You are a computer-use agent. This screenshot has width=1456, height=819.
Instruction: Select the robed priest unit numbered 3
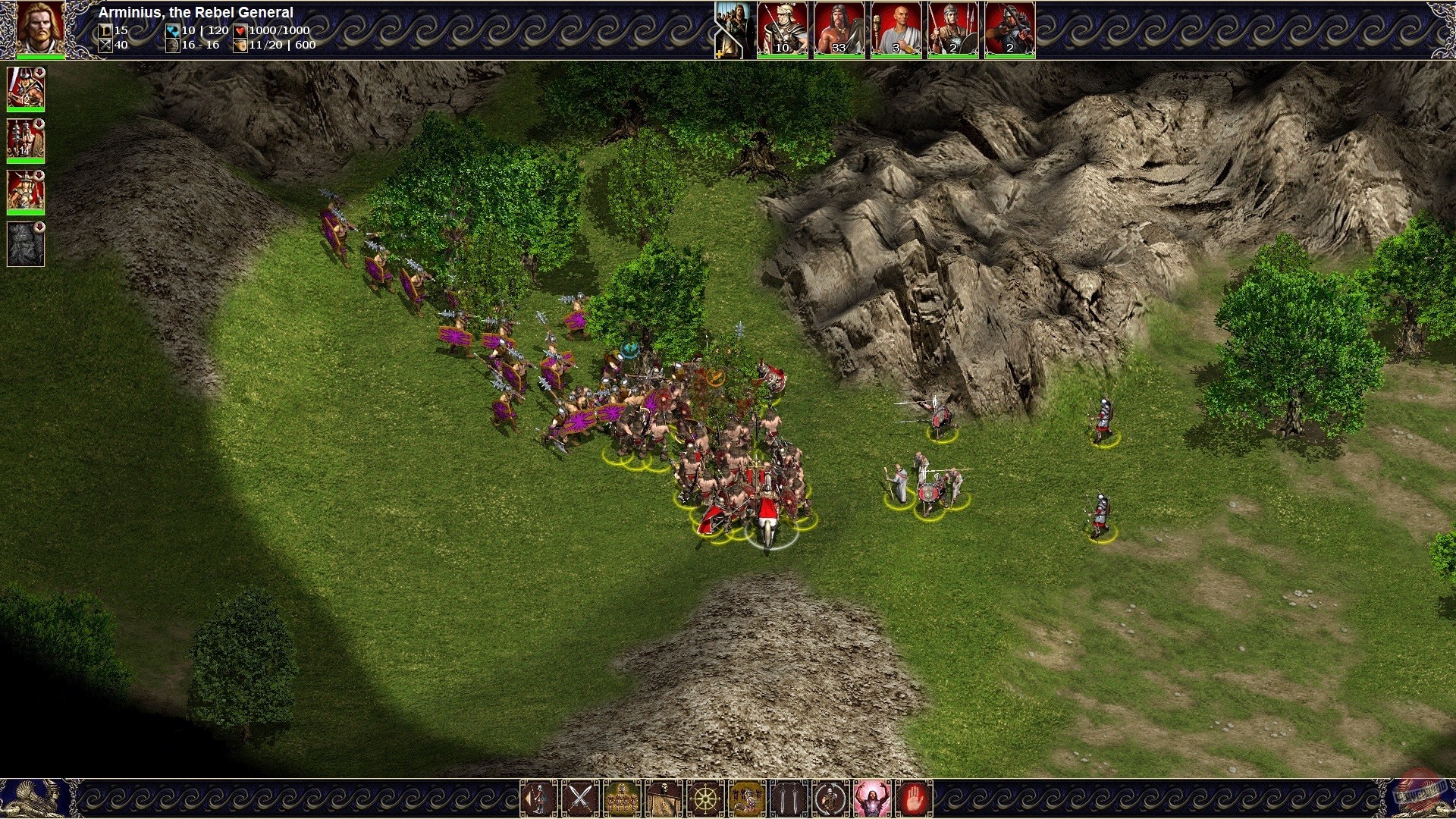click(896, 29)
